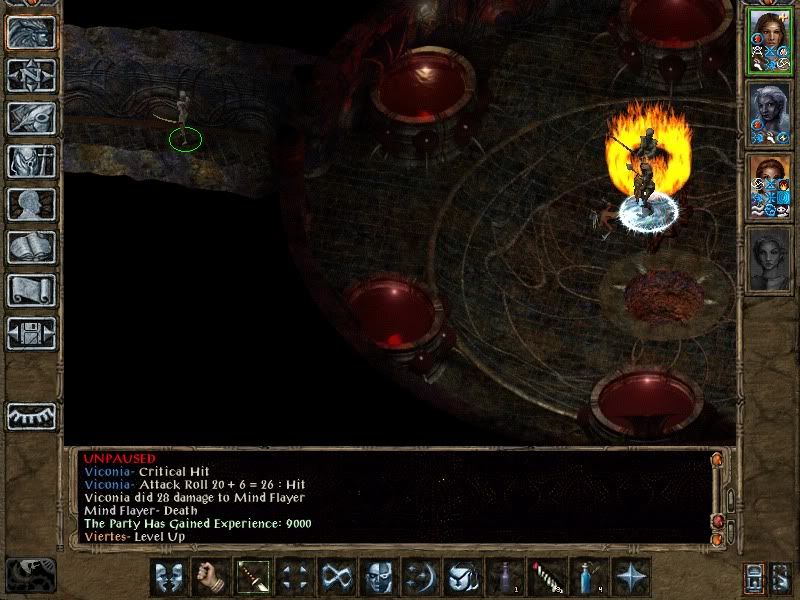Screen dimensions: 800x600
Task: Choose the red-haired woman's portrait
Action: pos(769,187)
